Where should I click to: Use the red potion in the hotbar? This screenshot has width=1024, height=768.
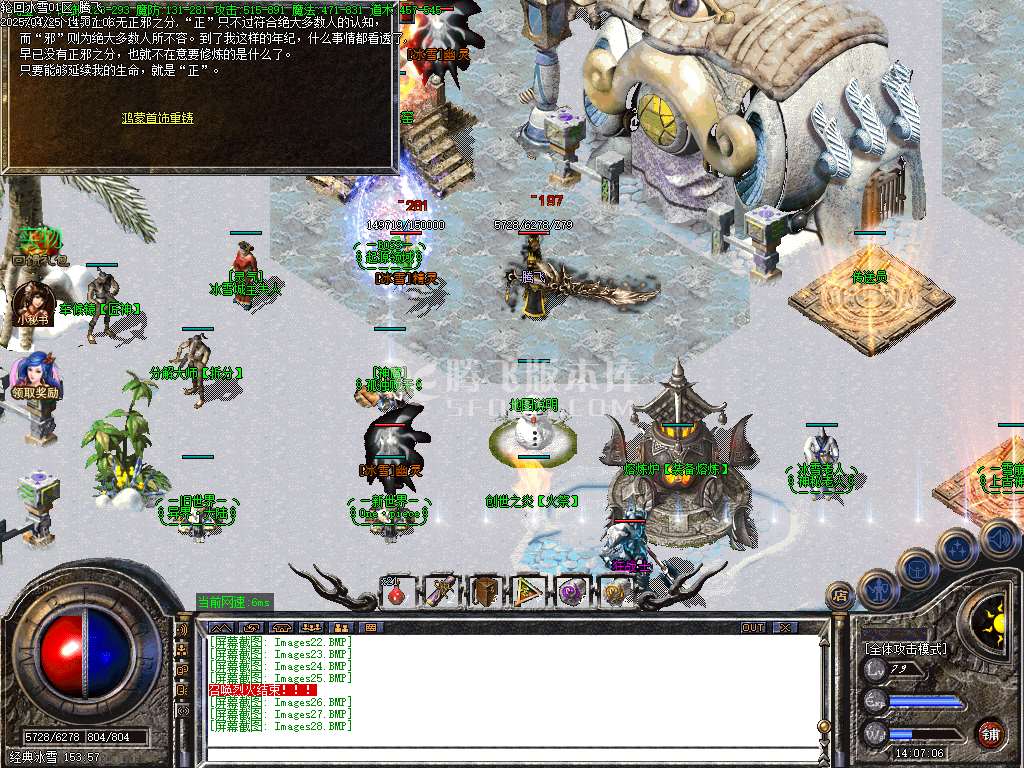(398, 592)
